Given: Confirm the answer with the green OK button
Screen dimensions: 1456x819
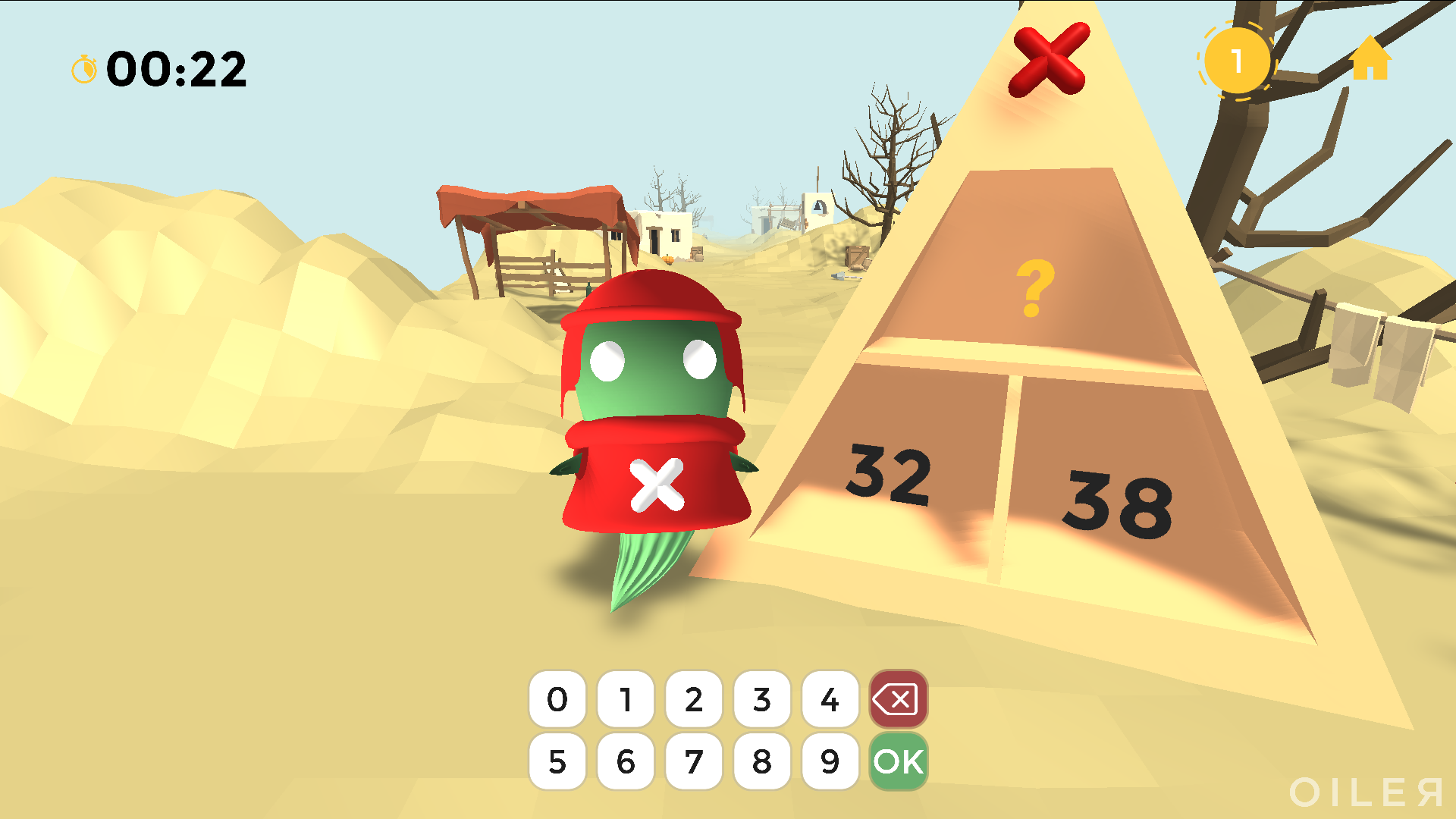Looking at the screenshot, I should pos(899,761).
